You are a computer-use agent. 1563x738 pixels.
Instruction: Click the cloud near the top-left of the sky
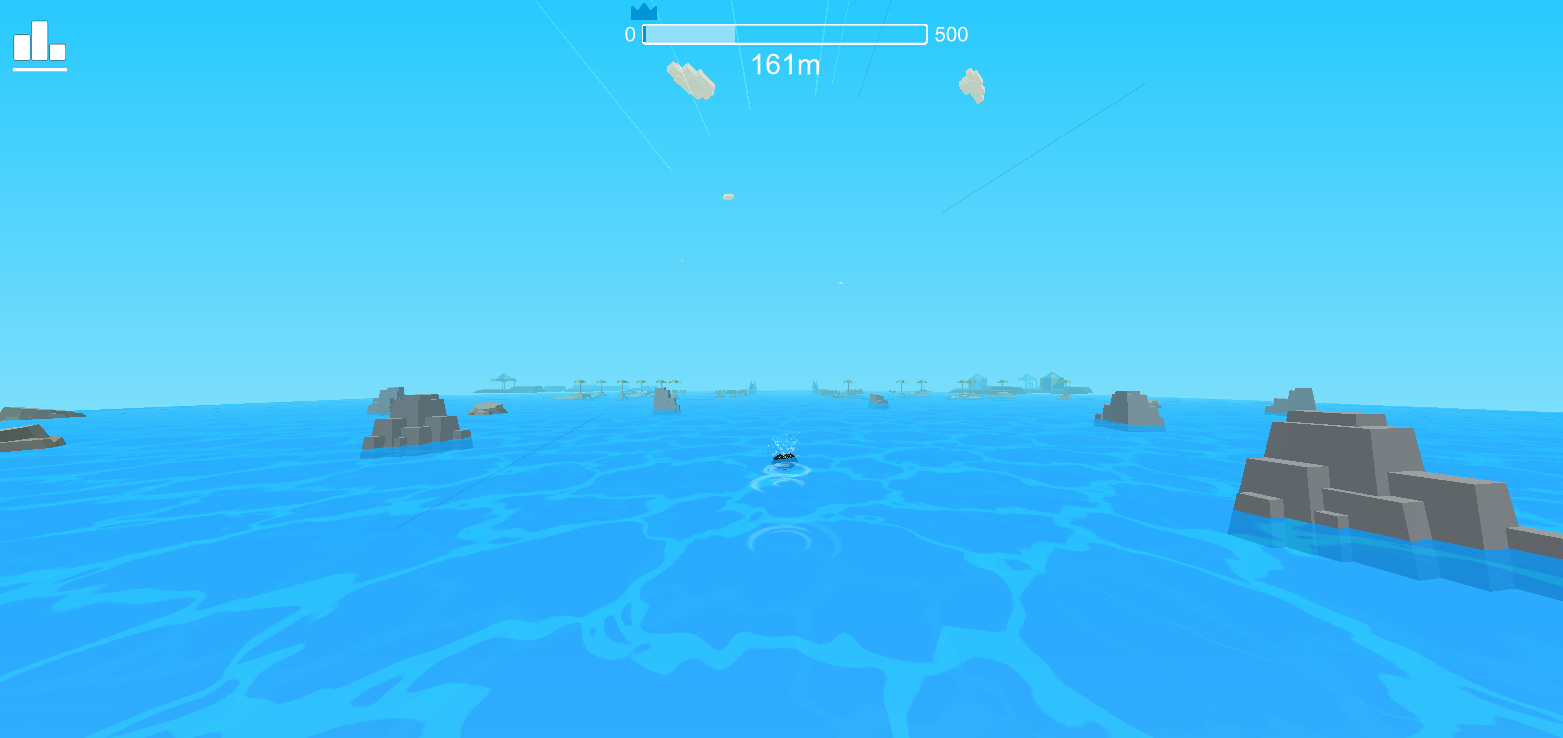[x=690, y=82]
